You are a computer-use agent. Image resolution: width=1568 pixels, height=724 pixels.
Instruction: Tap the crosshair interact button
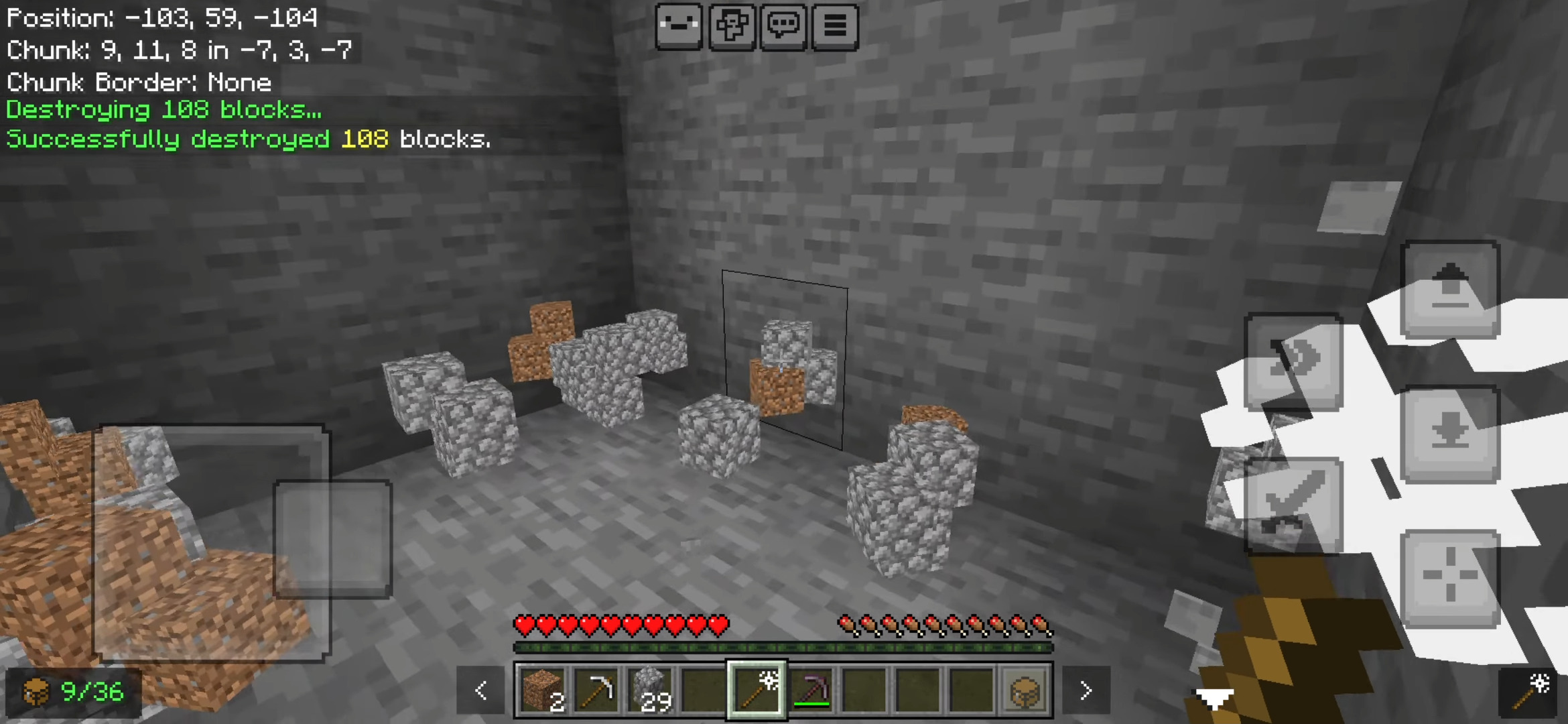1450,579
